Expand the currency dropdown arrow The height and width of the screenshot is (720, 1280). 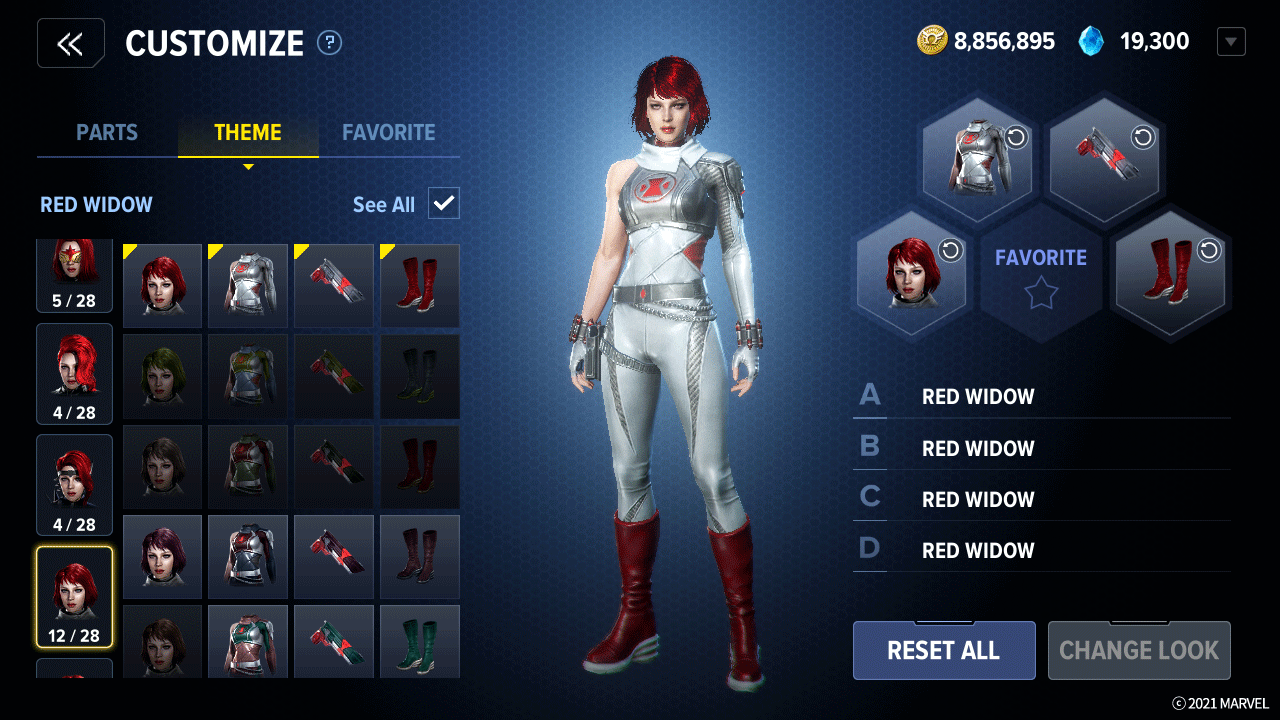pos(1231,42)
